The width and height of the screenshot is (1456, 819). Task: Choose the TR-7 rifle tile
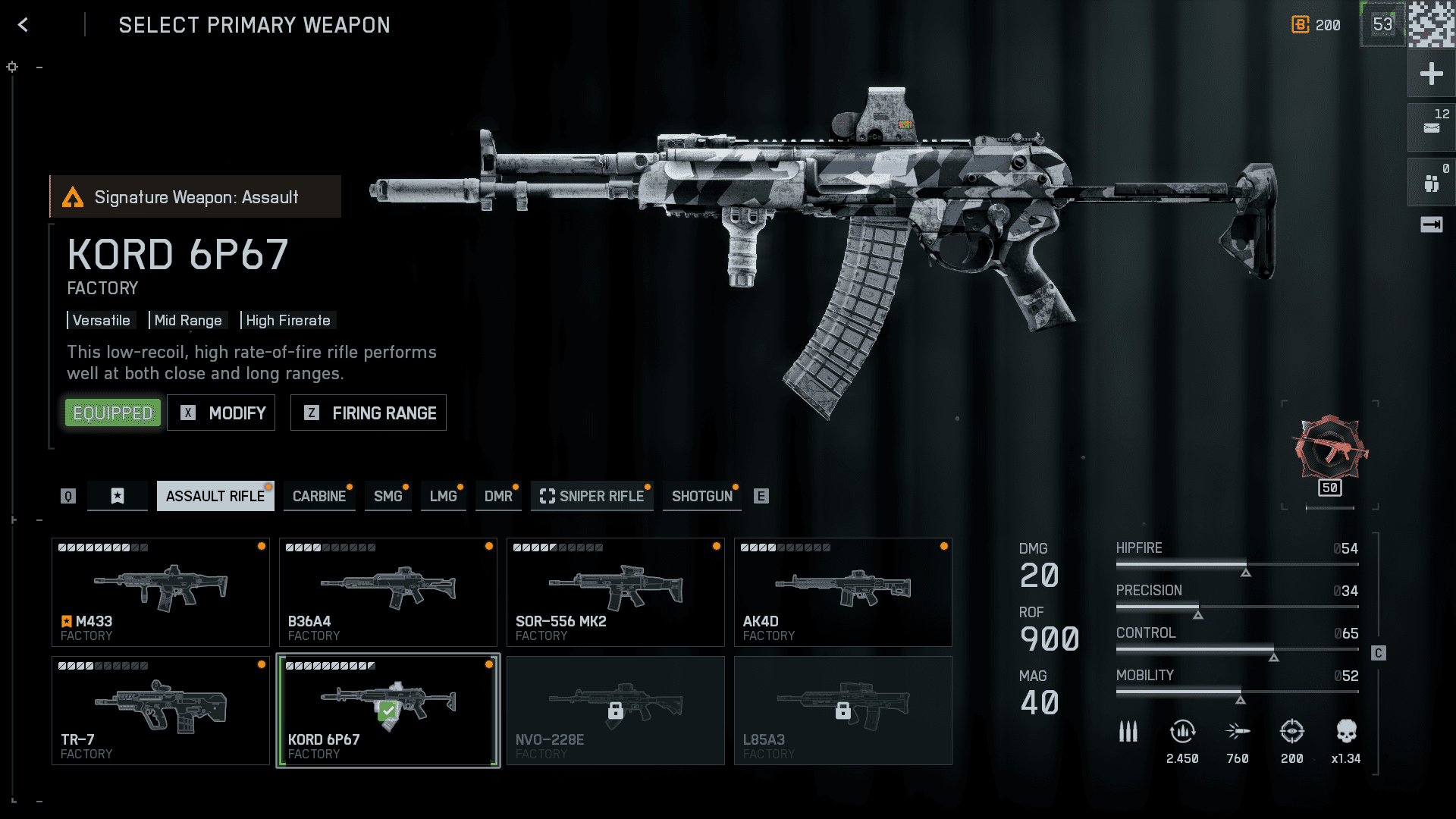[x=161, y=711]
